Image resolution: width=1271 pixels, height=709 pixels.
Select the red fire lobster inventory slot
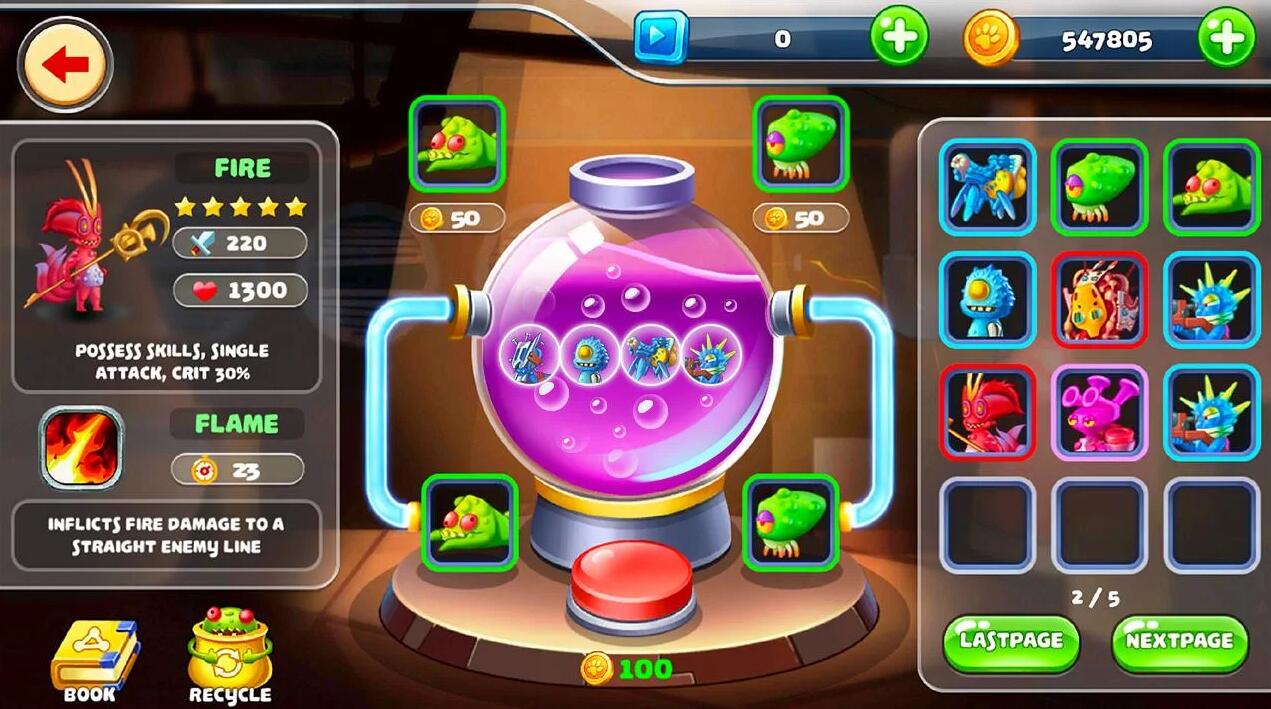[x=988, y=412]
